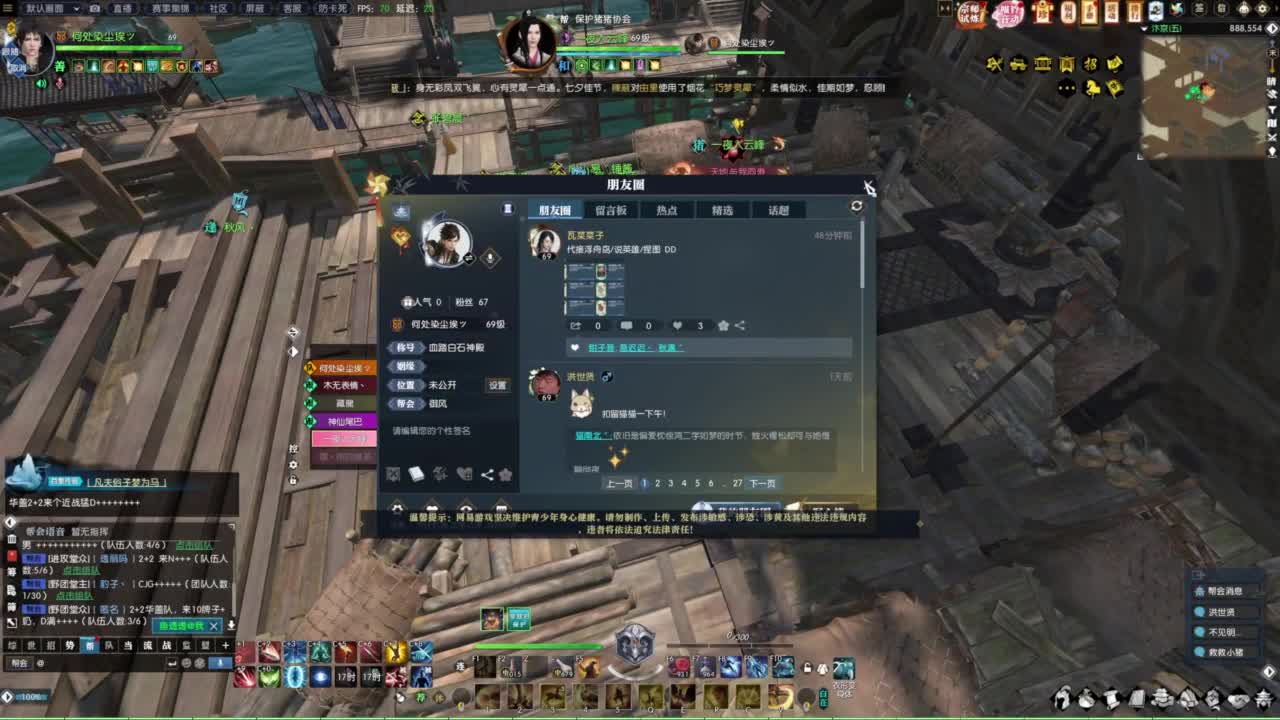Image resolution: width=1280 pixels, height=720 pixels.
Task: Expand the minimap side panel arrow
Action: click(1270, 30)
